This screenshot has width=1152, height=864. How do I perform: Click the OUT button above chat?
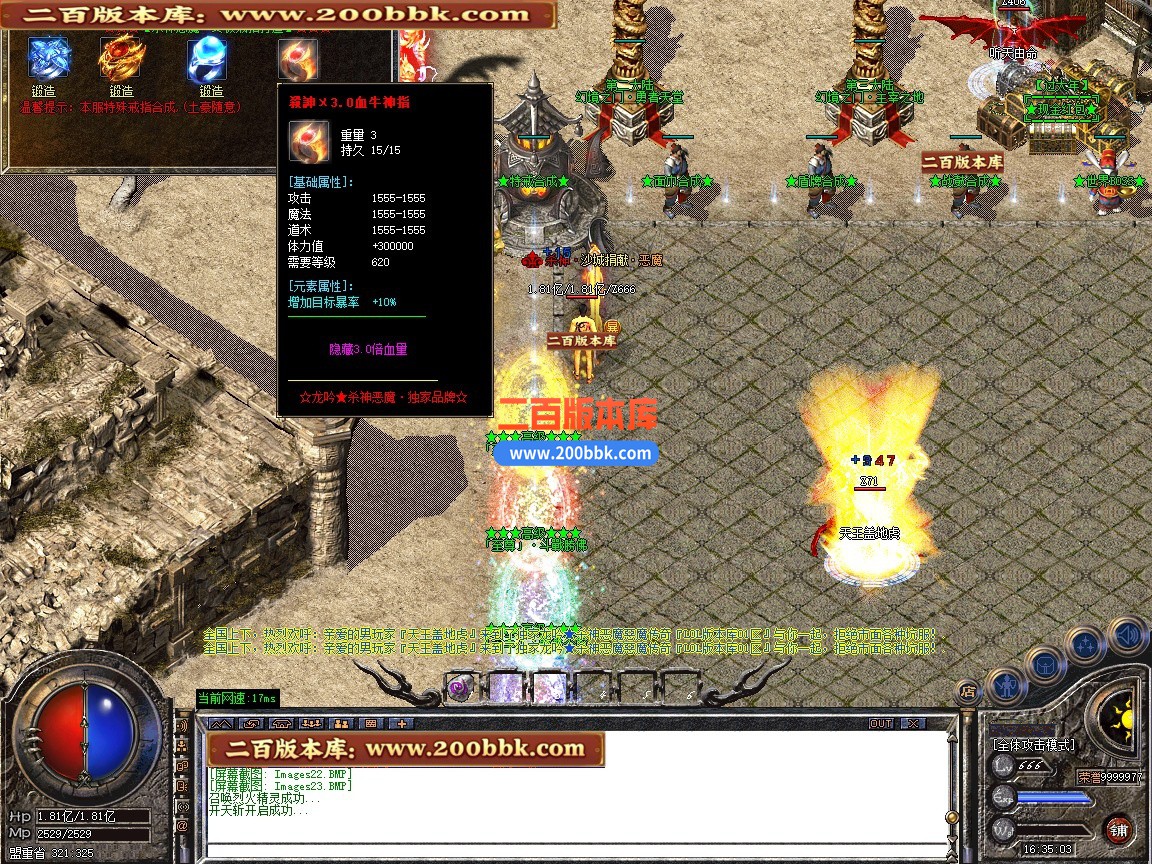[881, 723]
